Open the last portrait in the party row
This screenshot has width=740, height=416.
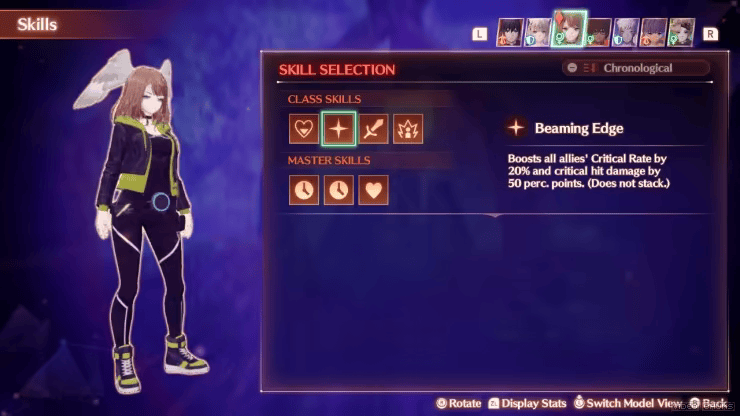(x=681, y=31)
